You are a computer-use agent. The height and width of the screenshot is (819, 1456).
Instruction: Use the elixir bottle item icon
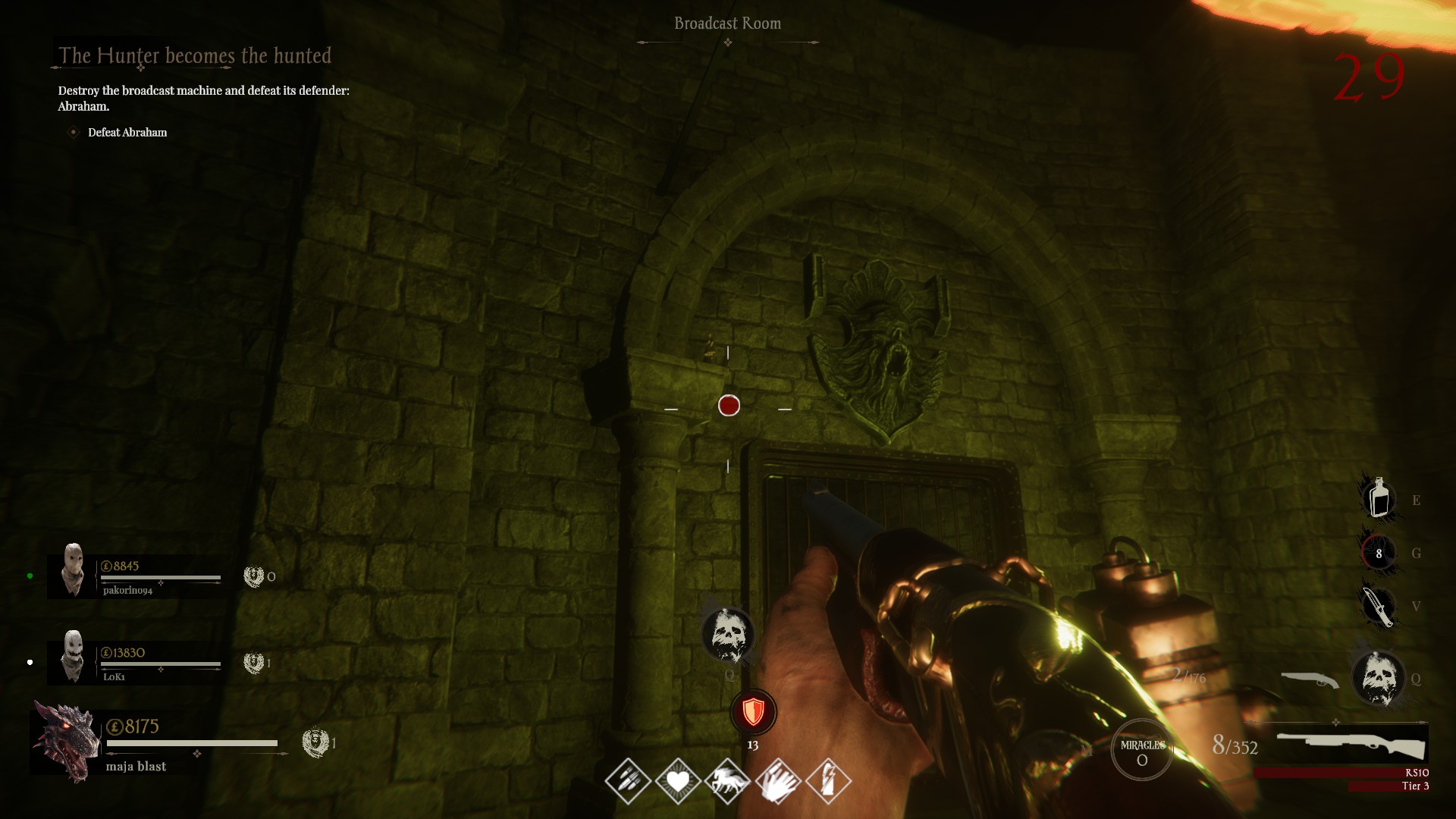point(1379,498)
